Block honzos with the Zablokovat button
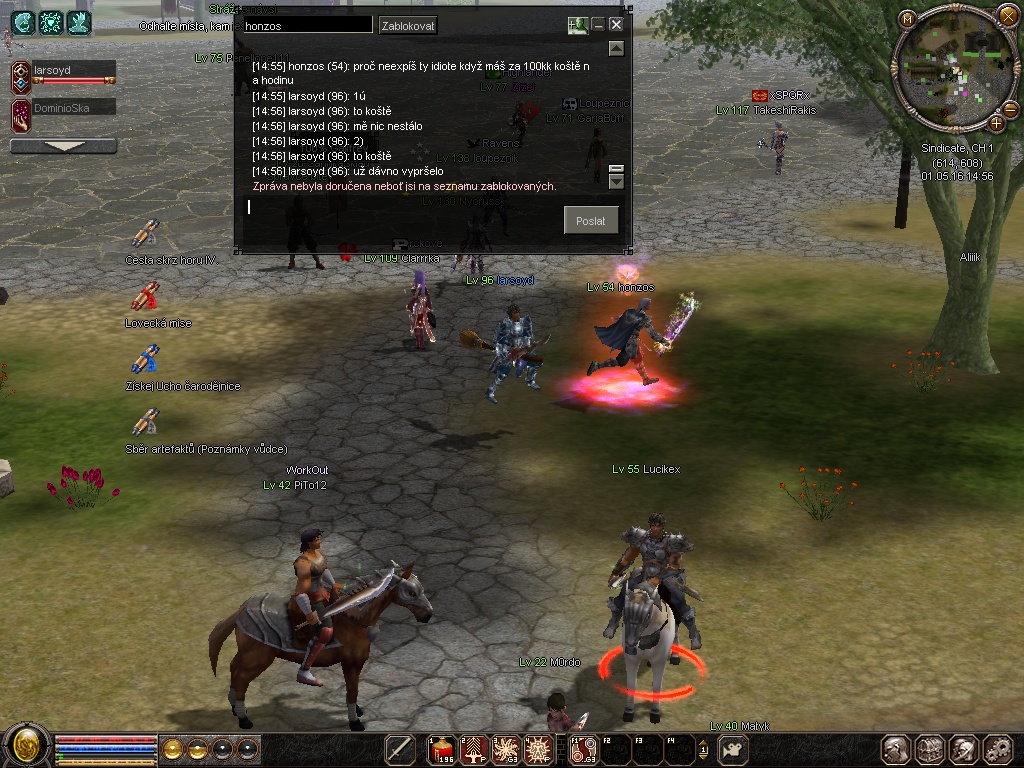 (x=408, y=25)
